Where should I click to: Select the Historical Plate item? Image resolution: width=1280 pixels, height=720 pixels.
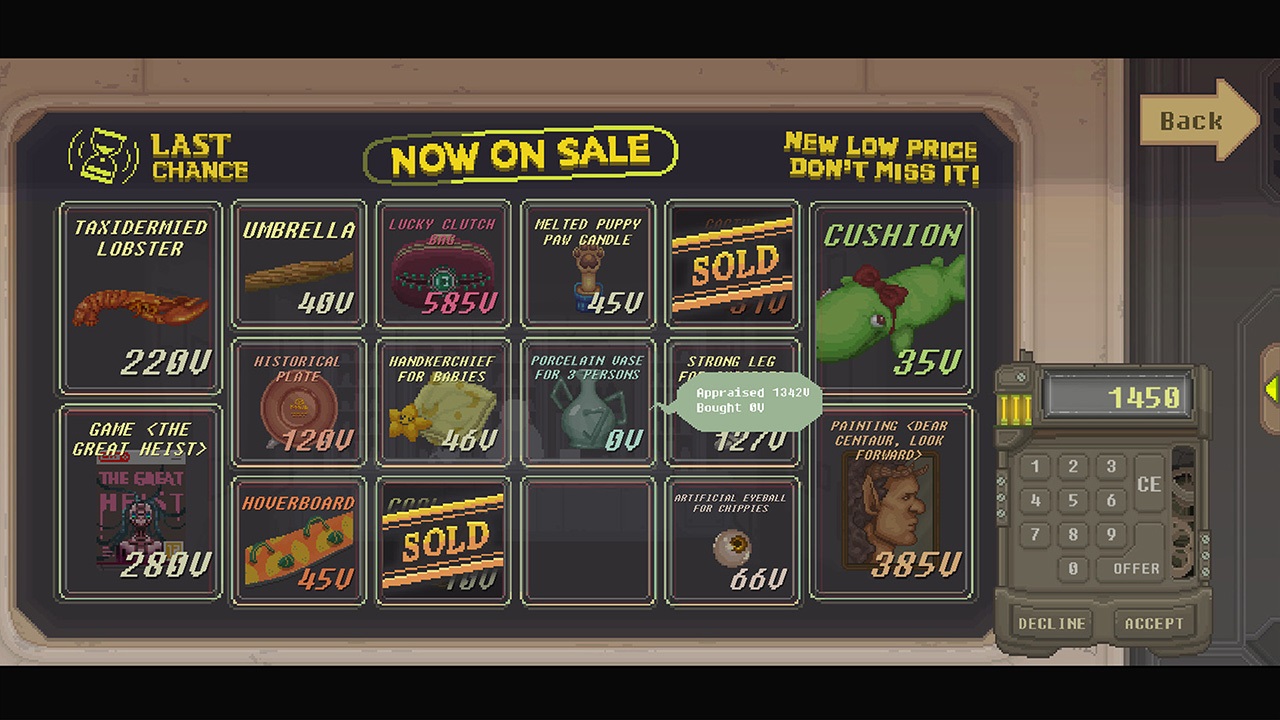298,400
